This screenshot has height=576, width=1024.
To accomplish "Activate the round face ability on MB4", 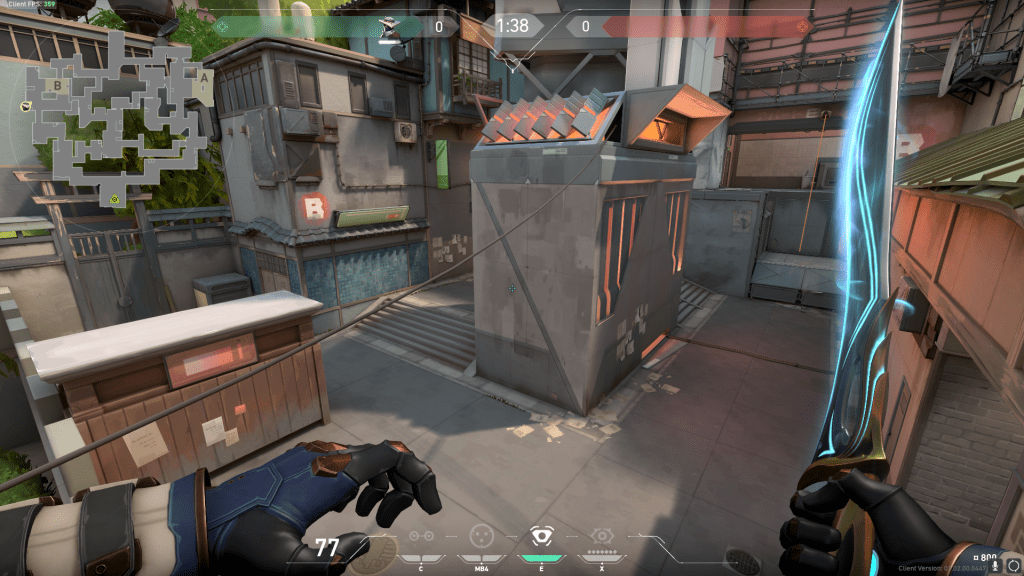I will tap(481, 536).
